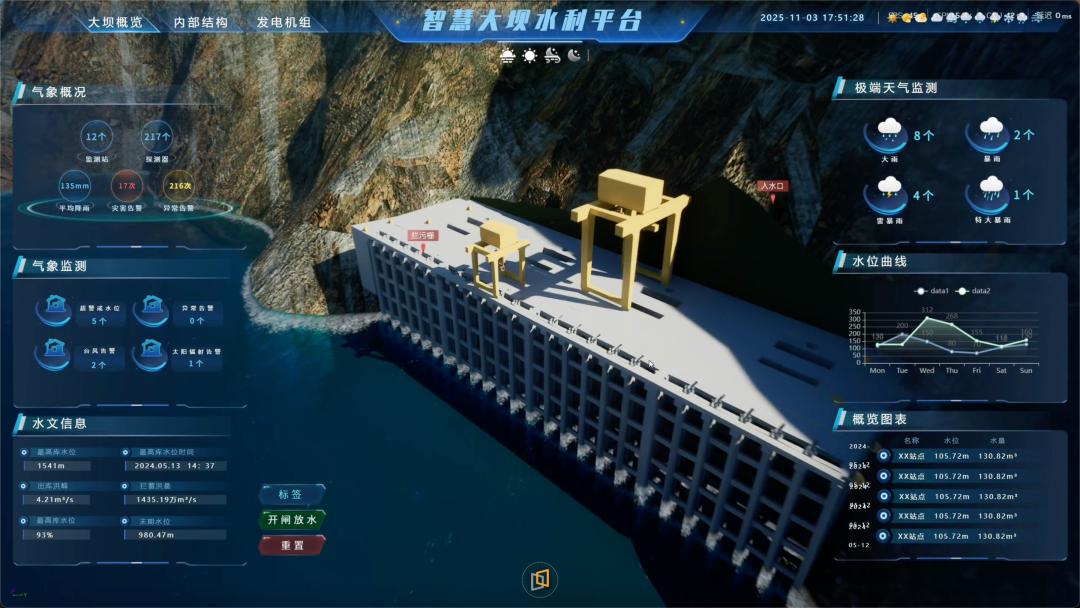The image size is (1080, 608).
Task: Select the 入水口 map marker label
Action: (x=773, y=186)
